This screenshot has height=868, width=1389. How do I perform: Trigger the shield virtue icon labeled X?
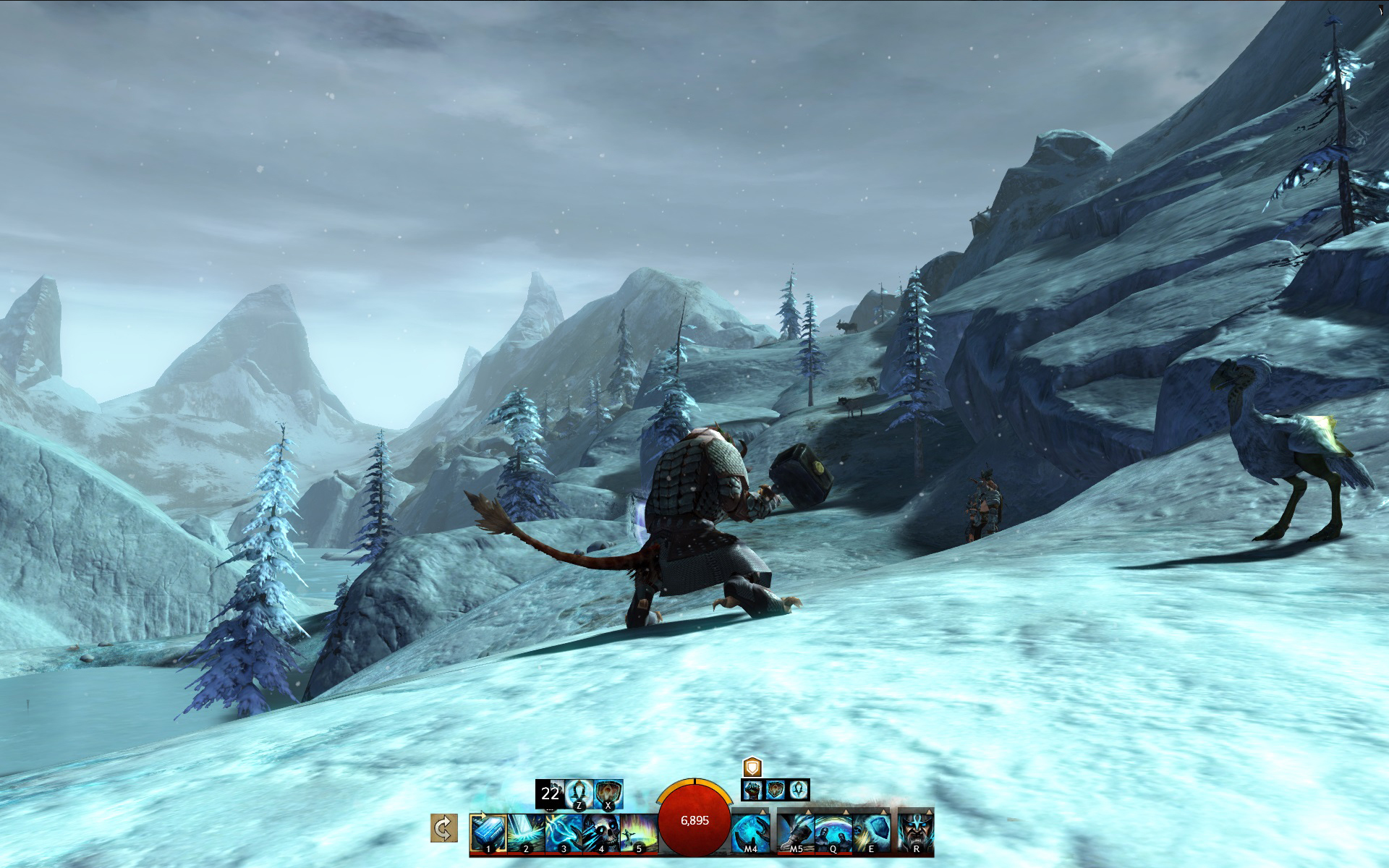[608, 793]
